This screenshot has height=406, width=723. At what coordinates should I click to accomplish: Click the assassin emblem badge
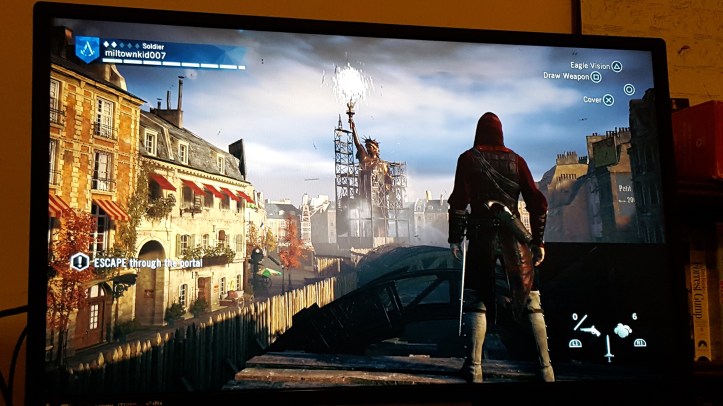pos(87,50)
